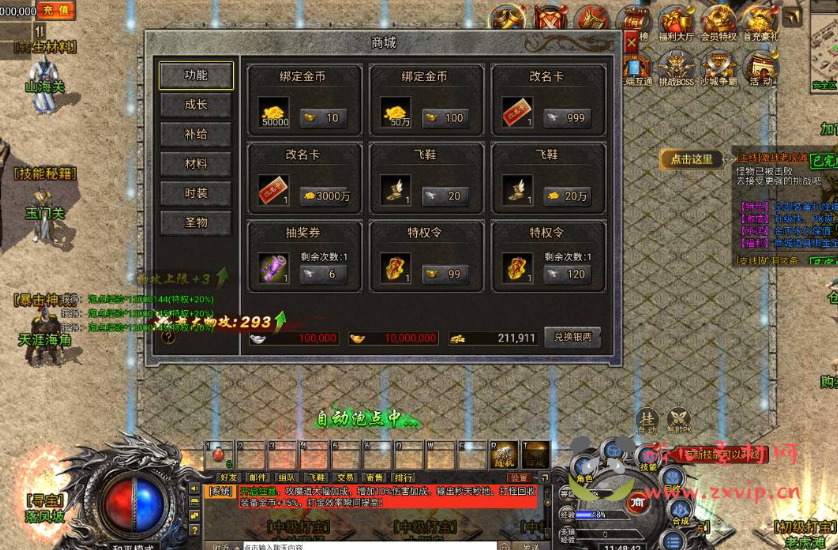Close the 商城 shop window
Screen dimensions: 838x550
tap(631, 42)
